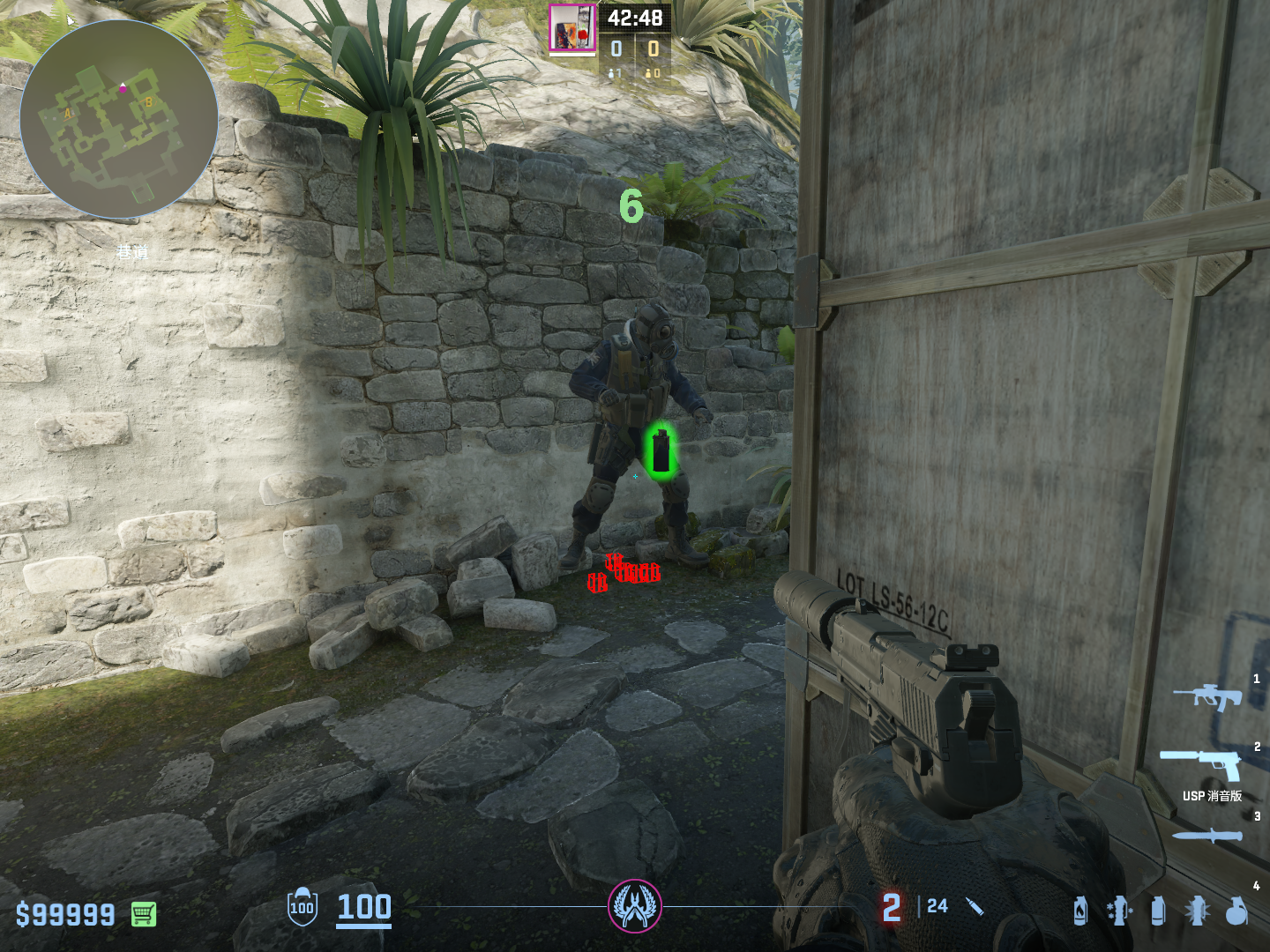This screenshot has width=1270, height=952.
Task: Click the team emblem at bottom center
Action: [635, 906]
